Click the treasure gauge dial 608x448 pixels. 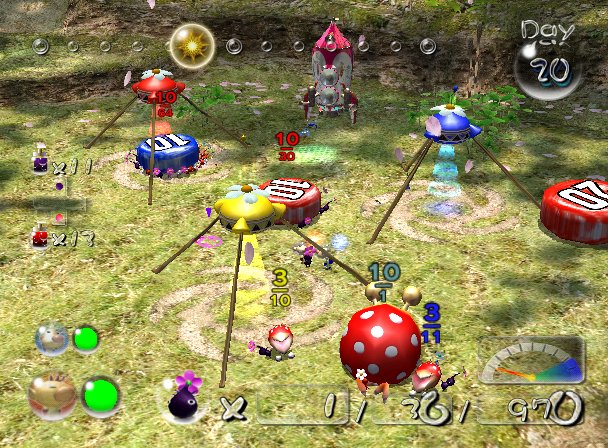pos(529,361)
